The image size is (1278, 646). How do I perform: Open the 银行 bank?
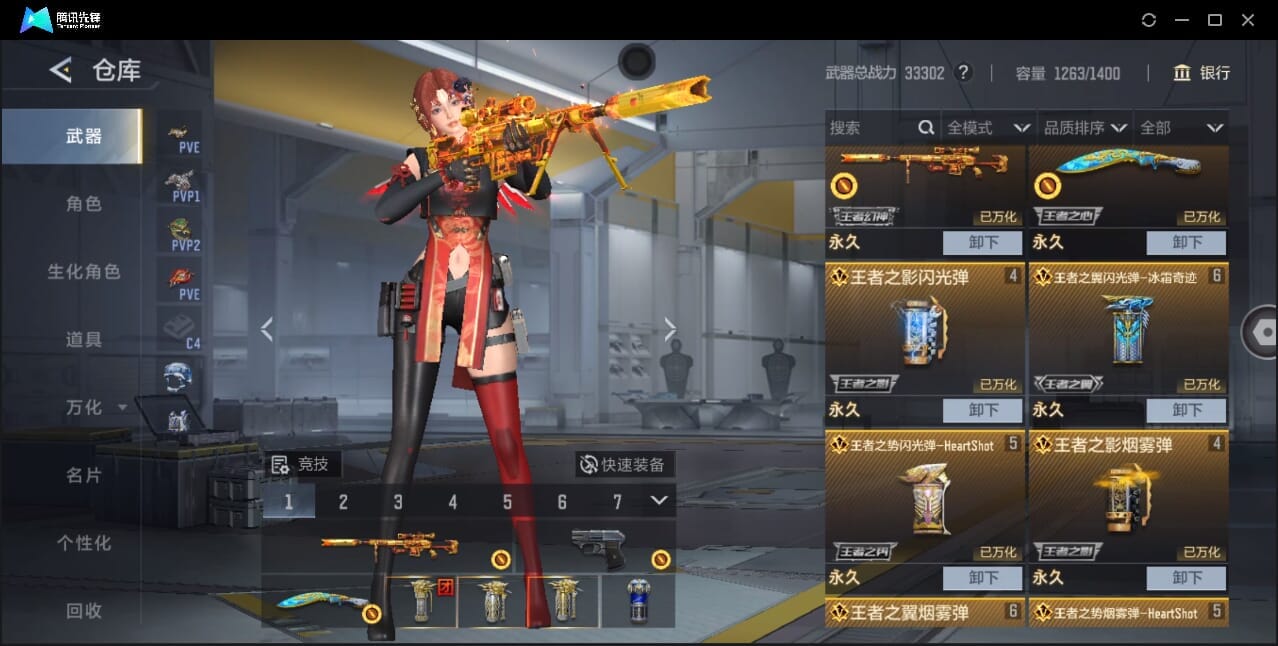[x=1202, y=73]
